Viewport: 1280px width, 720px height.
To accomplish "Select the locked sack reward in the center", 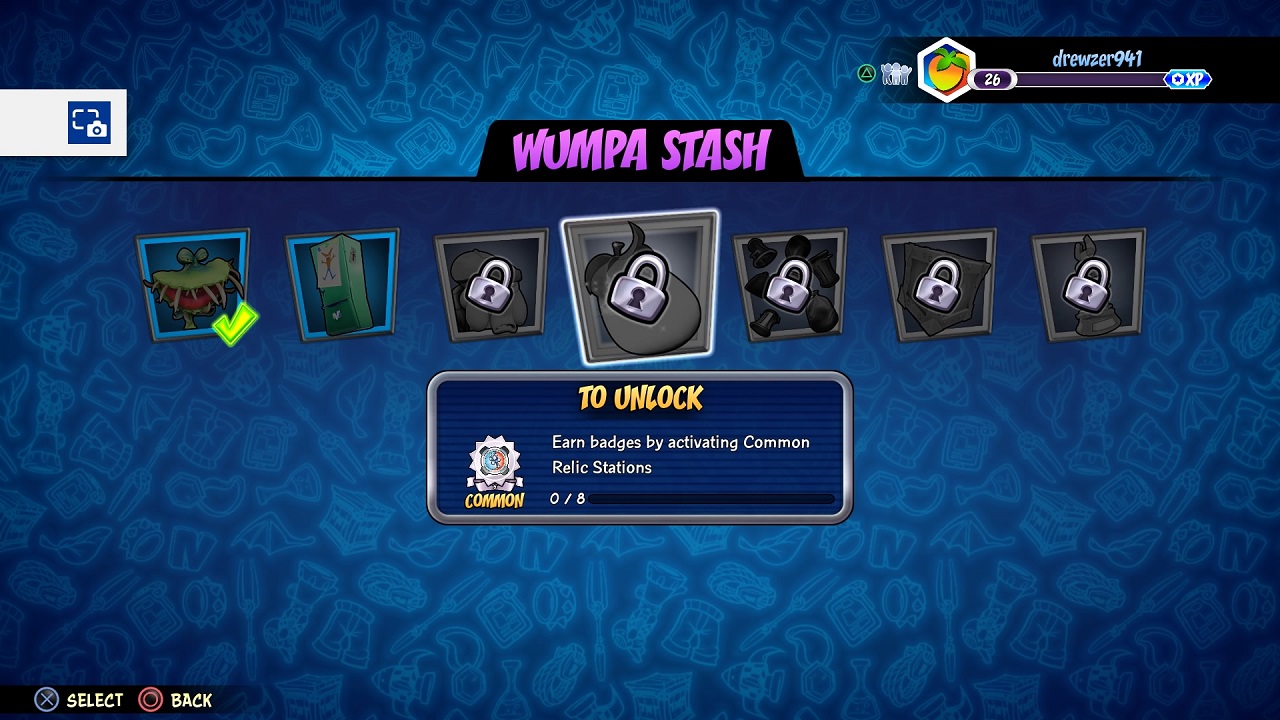I will coord(640,284).
